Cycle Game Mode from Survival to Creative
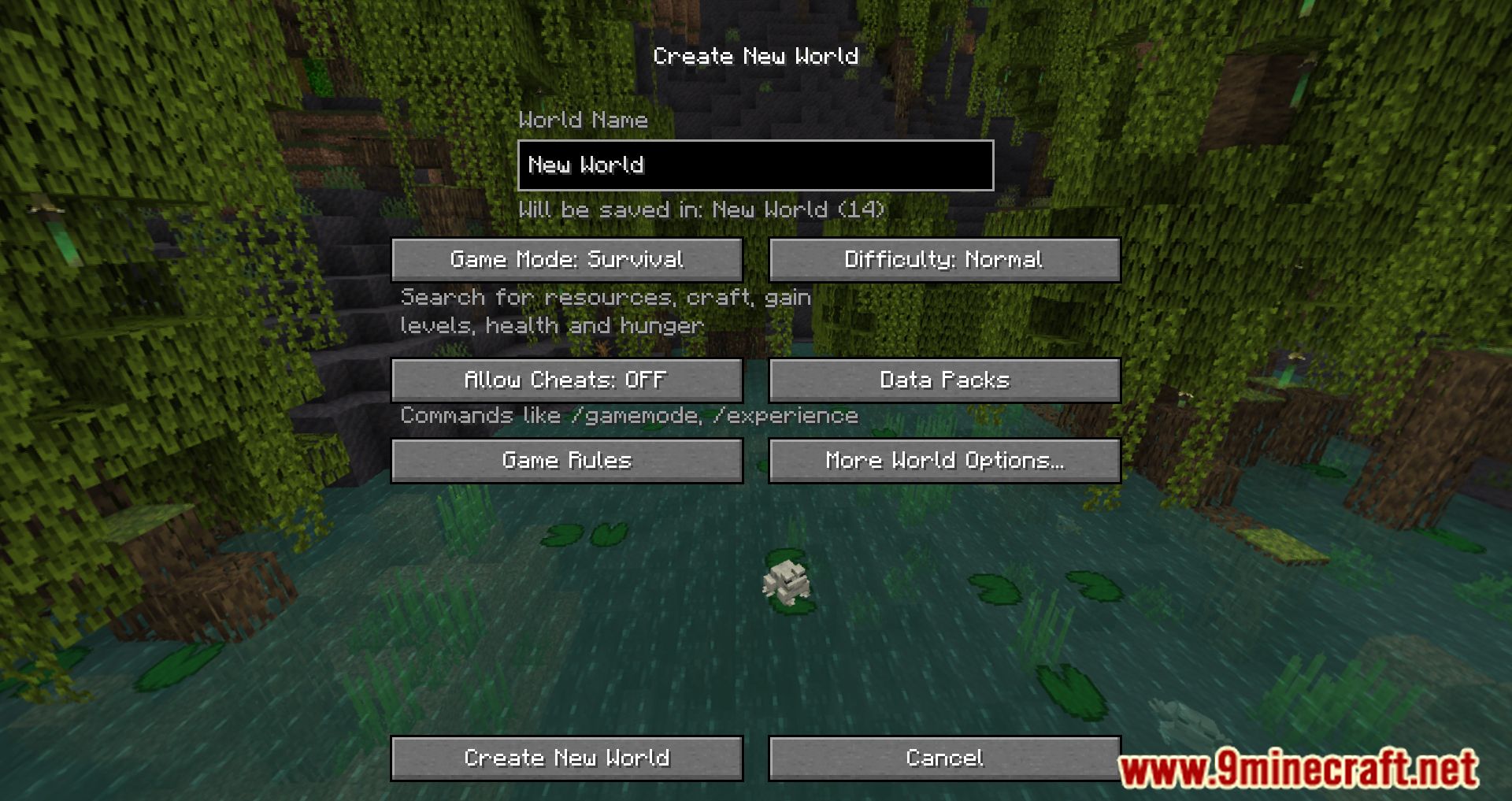The image size is (1512, 801). pos(566,259)
